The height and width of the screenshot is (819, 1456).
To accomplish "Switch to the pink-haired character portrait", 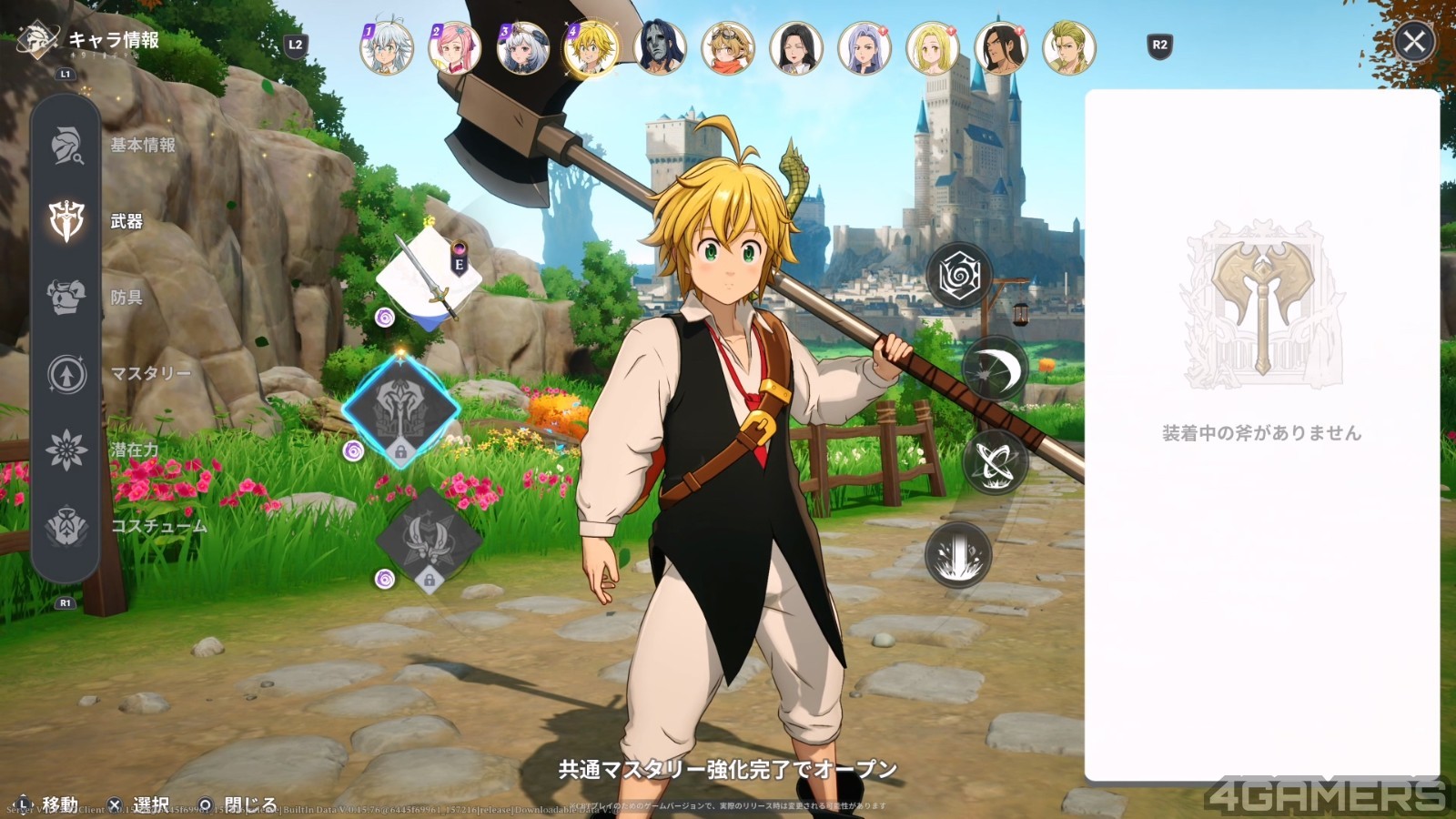I will coord(455,47).
